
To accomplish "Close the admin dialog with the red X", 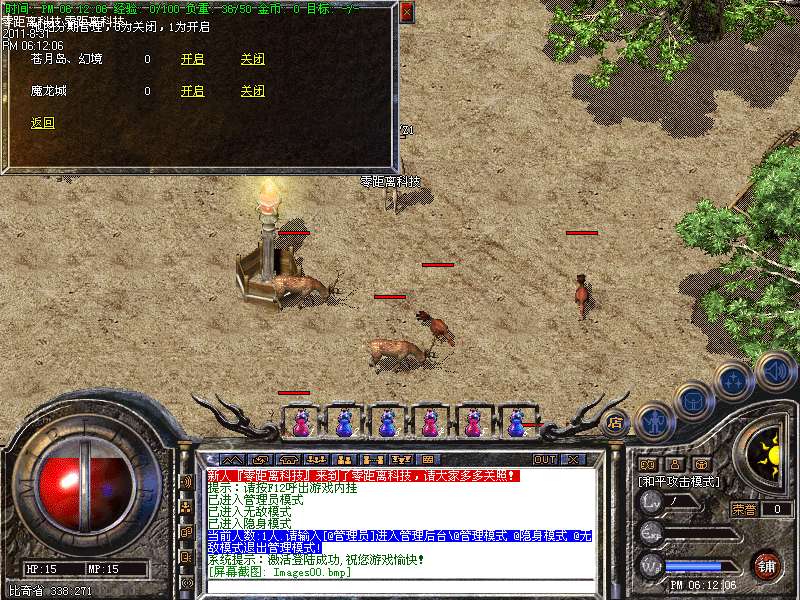I will (x=406, y=12).
